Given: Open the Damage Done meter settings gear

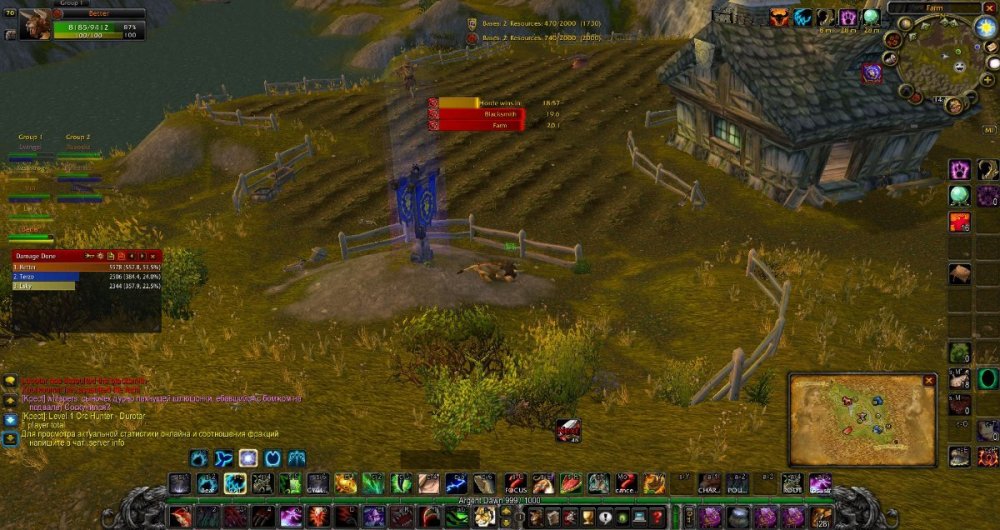Looking at the screenshot, I should pyautogui.click(x=99, y=256).
